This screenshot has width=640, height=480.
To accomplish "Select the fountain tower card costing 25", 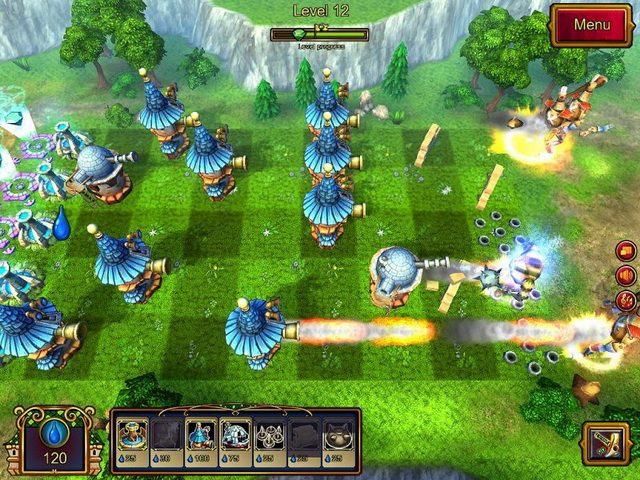I will click(132, 436).
